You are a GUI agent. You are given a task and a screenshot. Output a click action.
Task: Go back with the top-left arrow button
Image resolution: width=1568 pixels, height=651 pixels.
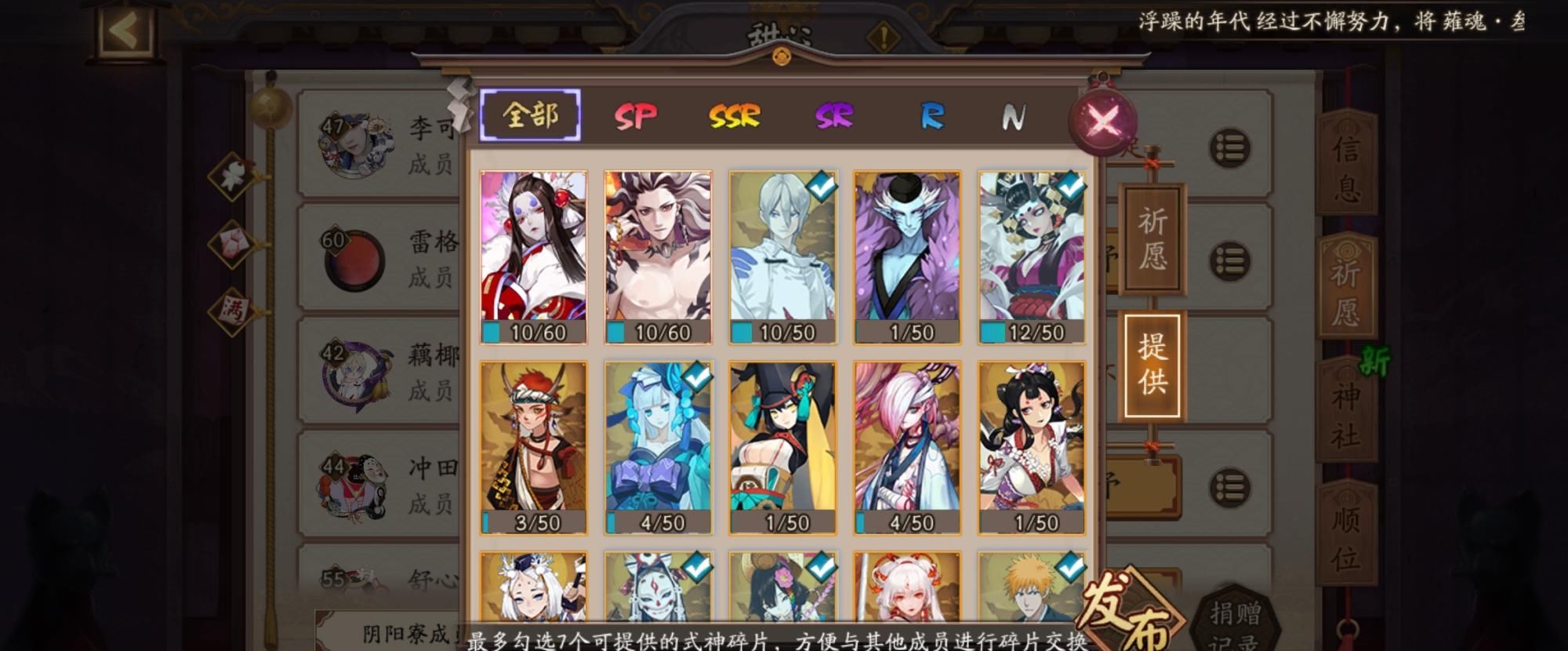point(127,31)
